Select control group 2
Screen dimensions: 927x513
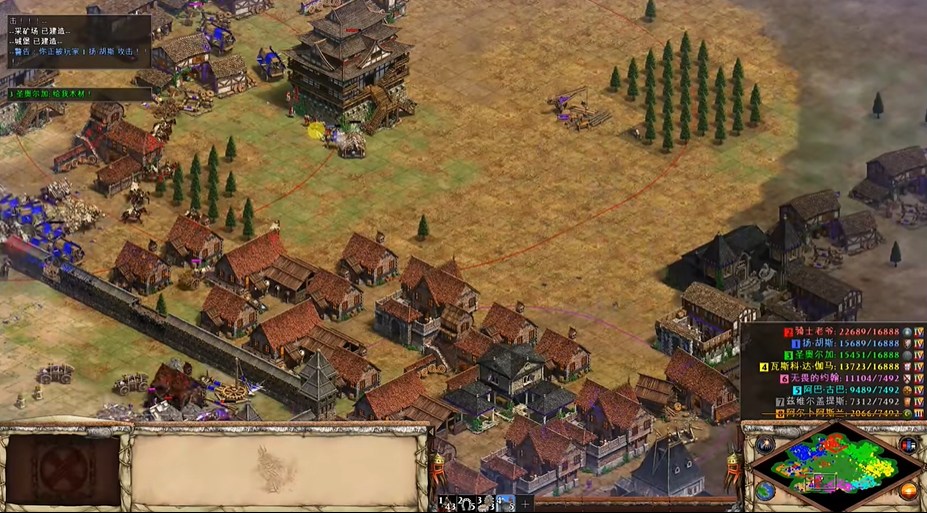pos(465,502)
